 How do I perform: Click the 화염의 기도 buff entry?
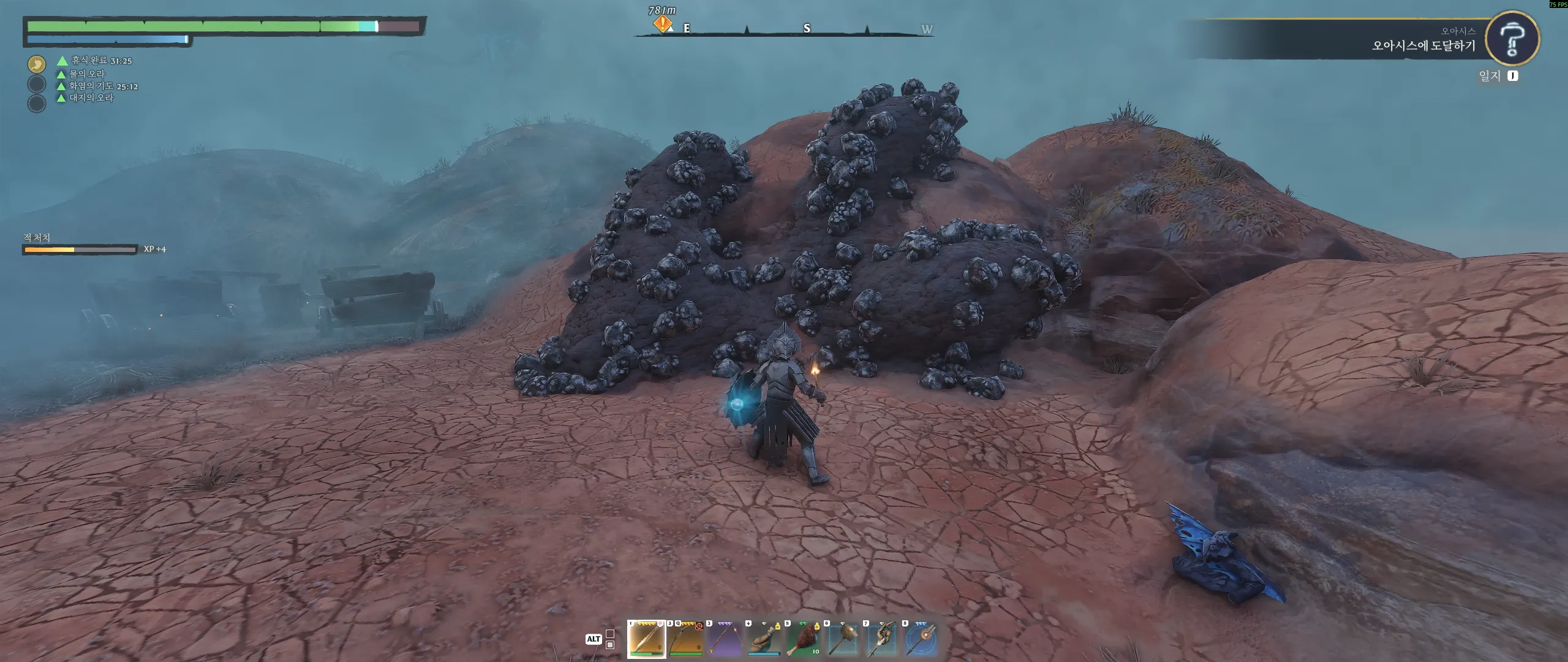click(x=102, y=86)
